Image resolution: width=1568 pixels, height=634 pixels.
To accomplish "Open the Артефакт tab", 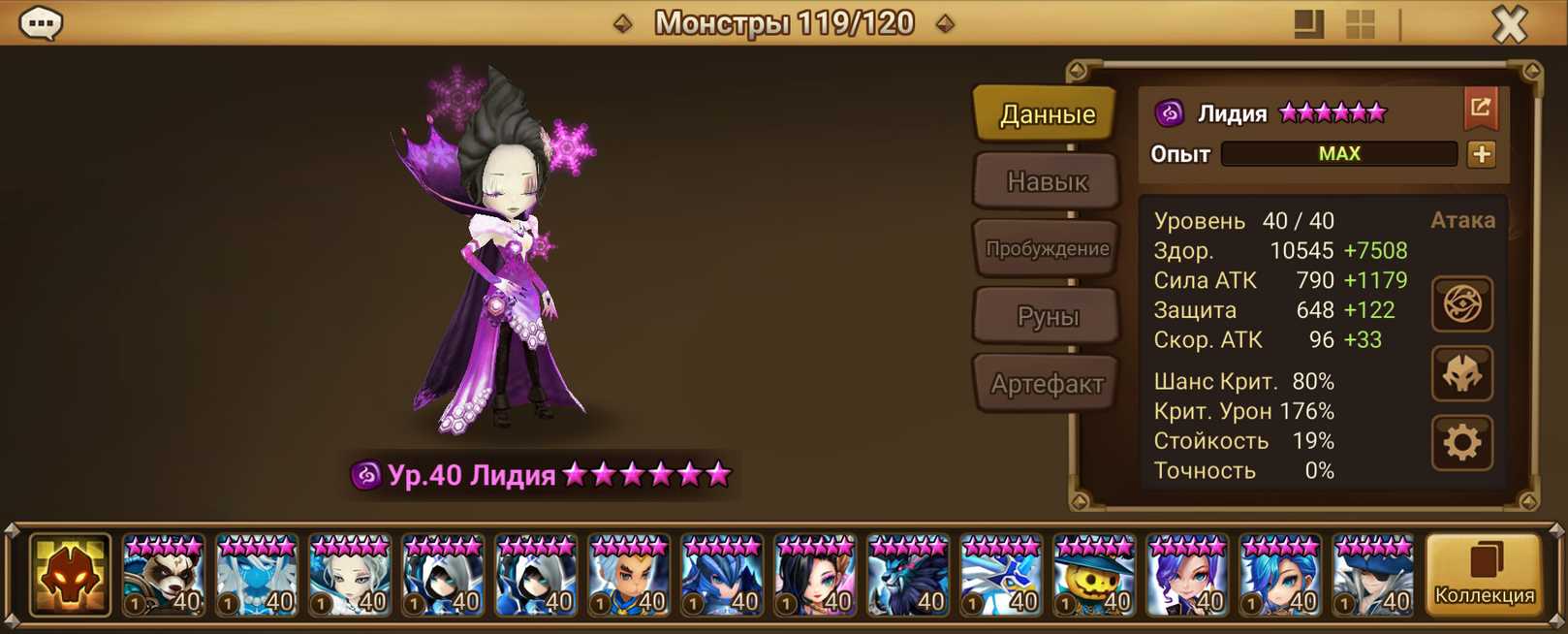I will (1047, 384).
